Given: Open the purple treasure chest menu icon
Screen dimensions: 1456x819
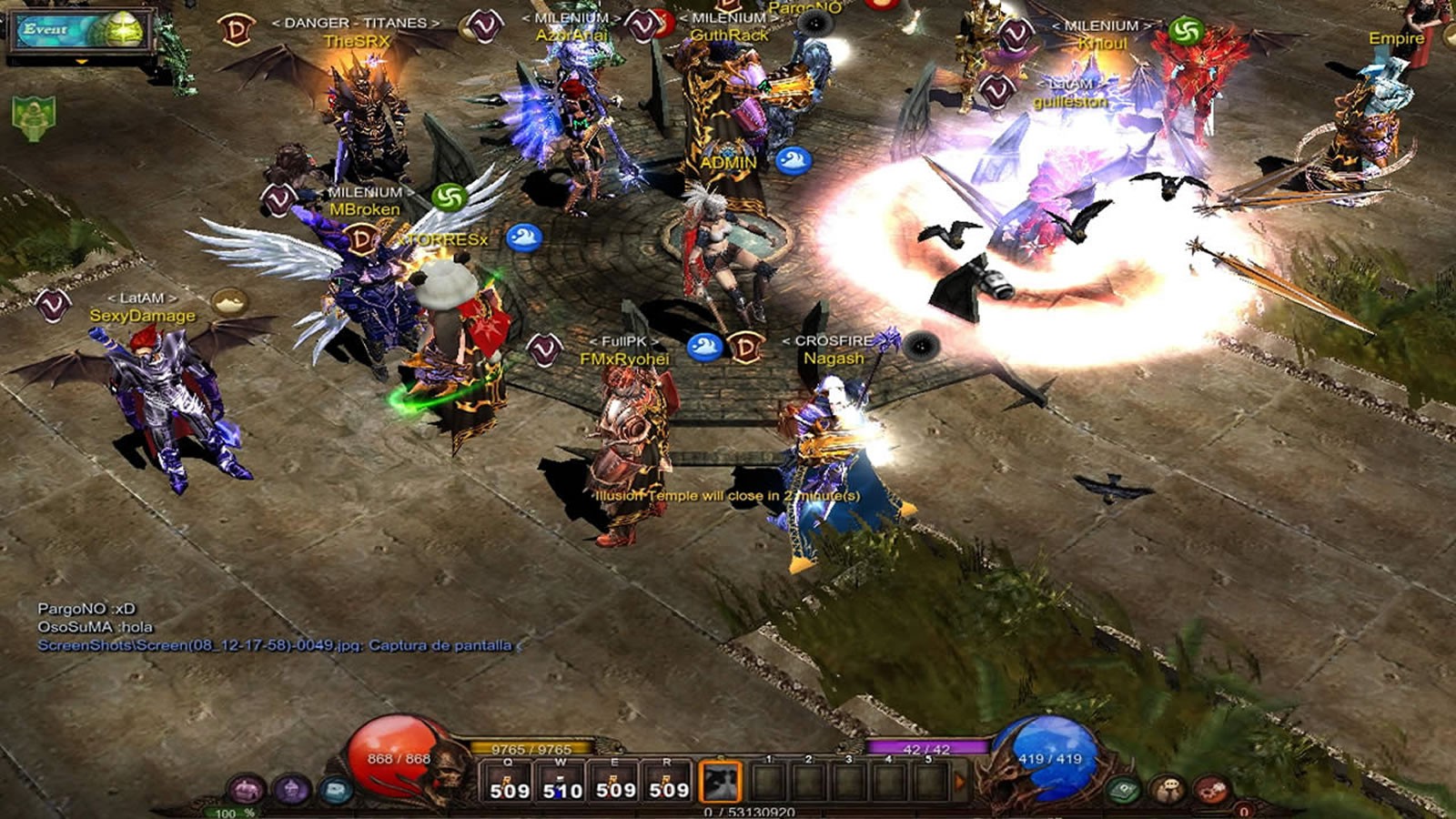Looking at the screenshot, I should pos(245,789).
